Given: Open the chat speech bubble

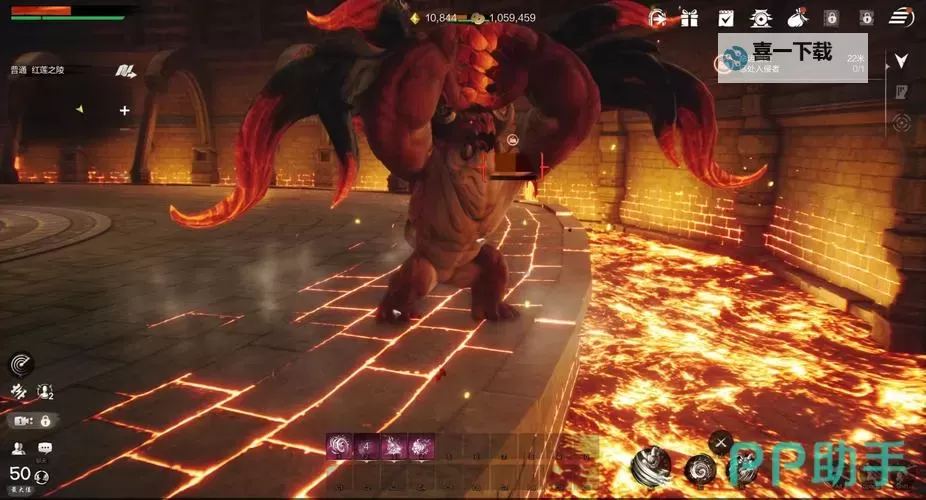Looking at the screenshot, I should (45, 448).
